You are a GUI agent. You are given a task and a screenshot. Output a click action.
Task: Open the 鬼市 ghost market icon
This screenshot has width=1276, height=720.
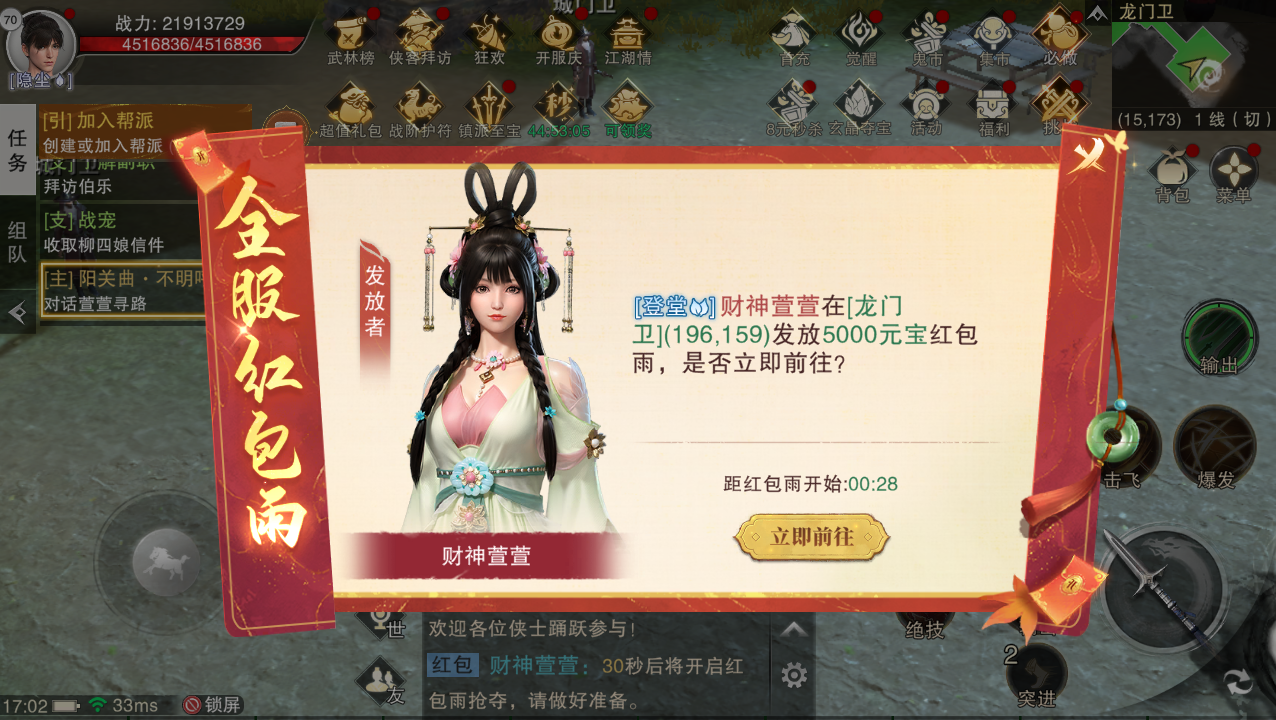pyautogui.click(x=927, y=36)
